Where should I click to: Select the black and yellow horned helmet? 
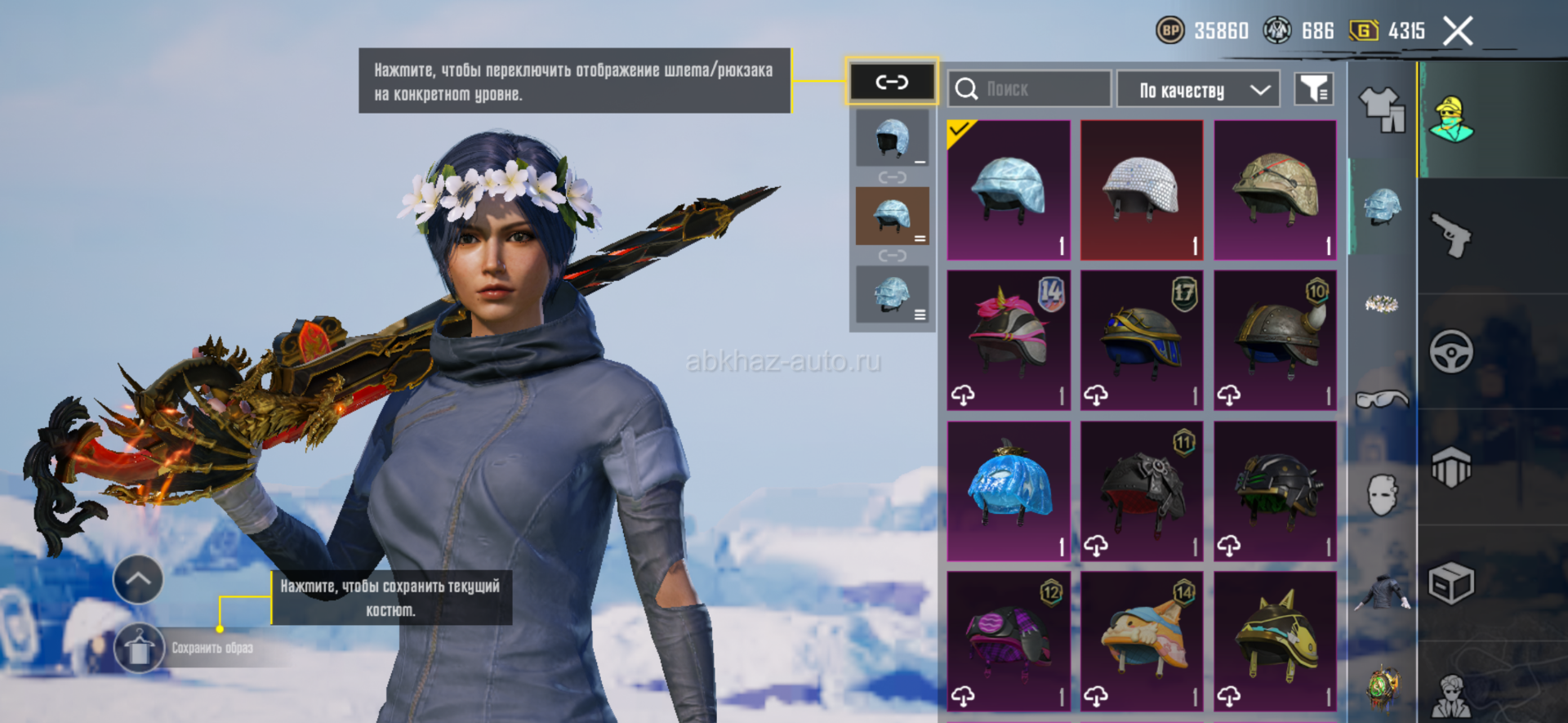[x=1275, y=641]
